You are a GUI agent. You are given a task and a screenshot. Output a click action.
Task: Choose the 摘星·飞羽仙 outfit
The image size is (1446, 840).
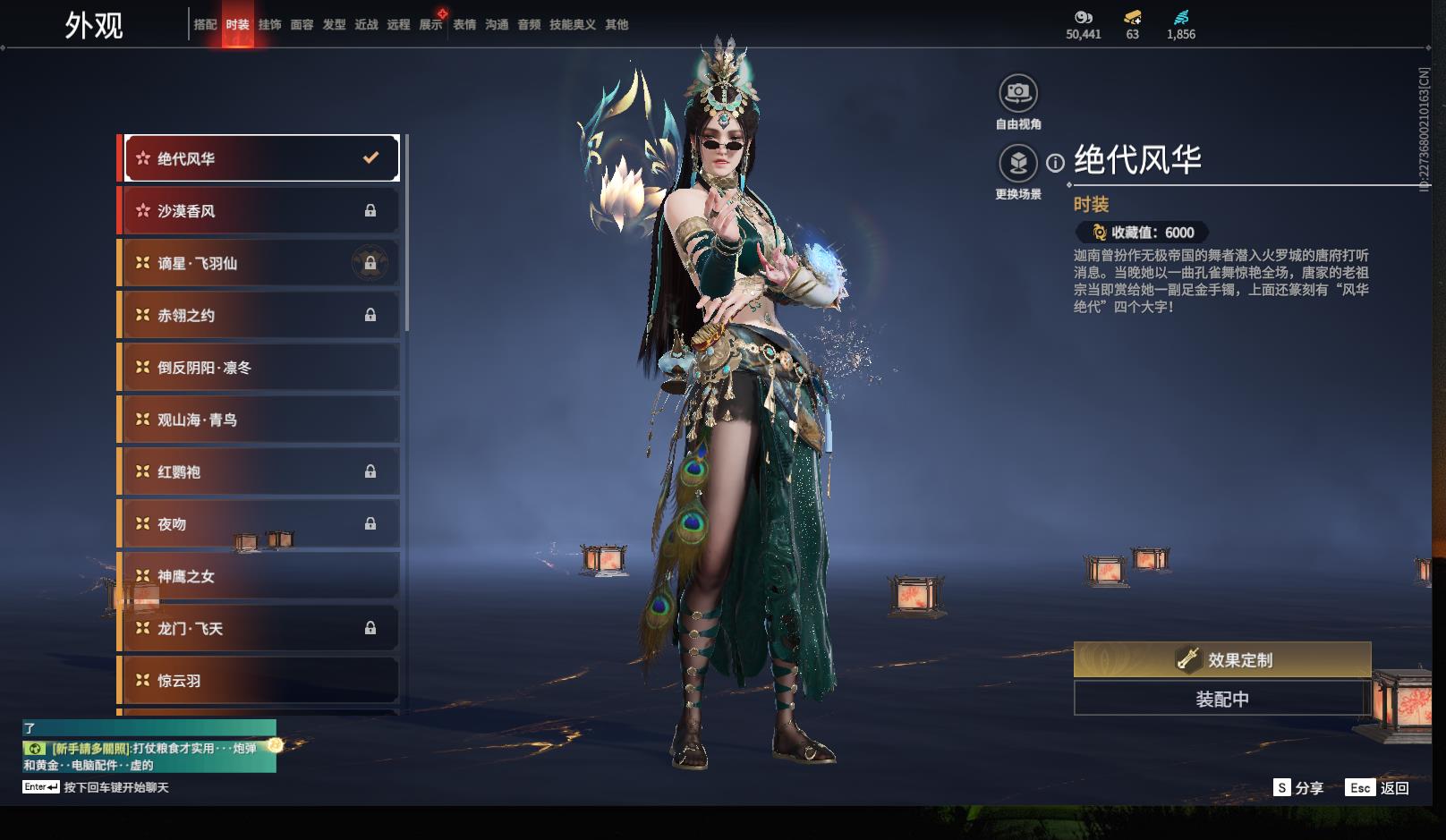click(260, 263)
